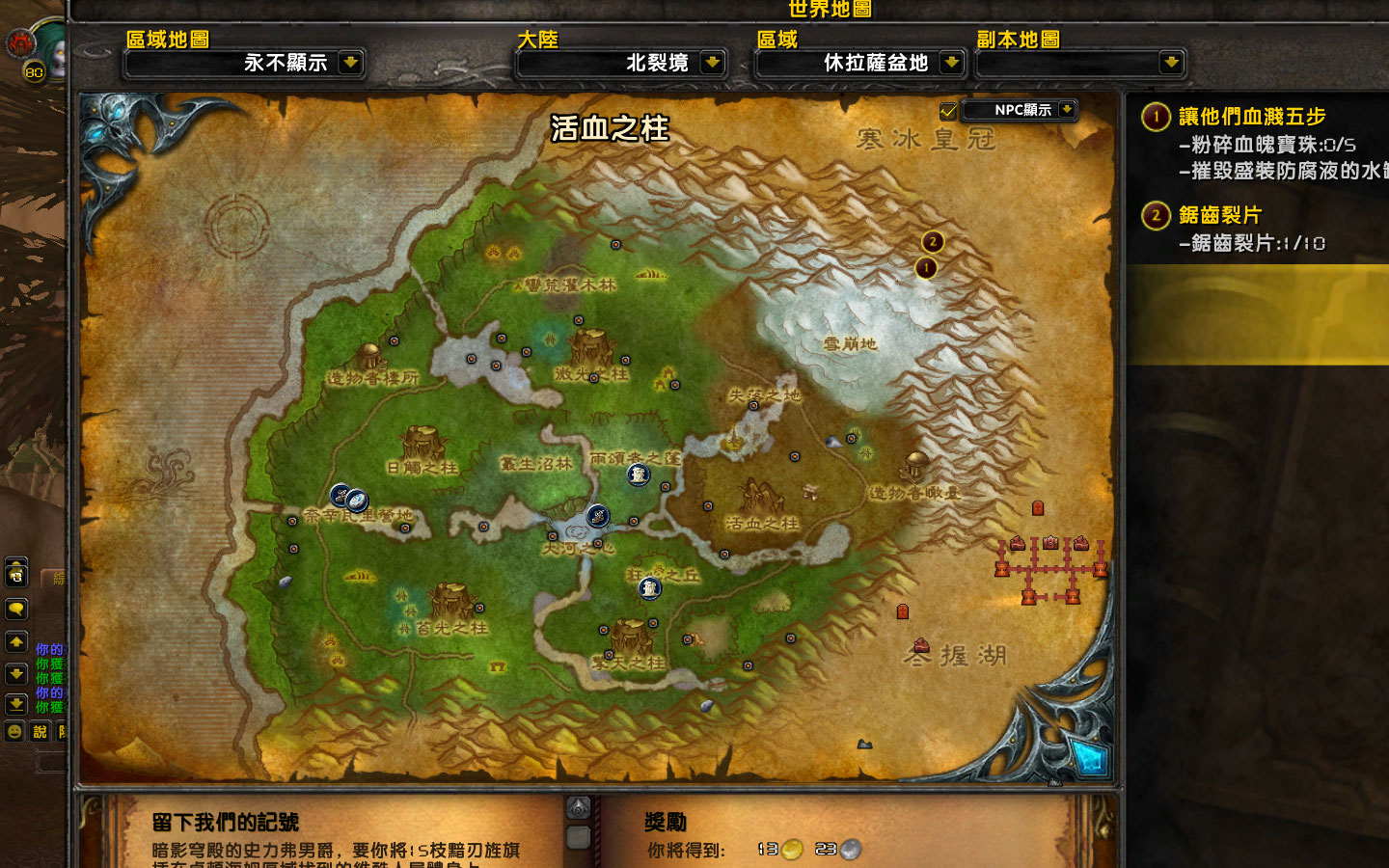The width and height of the screenshot is (1389, 868).
Task: Click the up arrow of the quest text scrollbar
Action: [578, 807]
